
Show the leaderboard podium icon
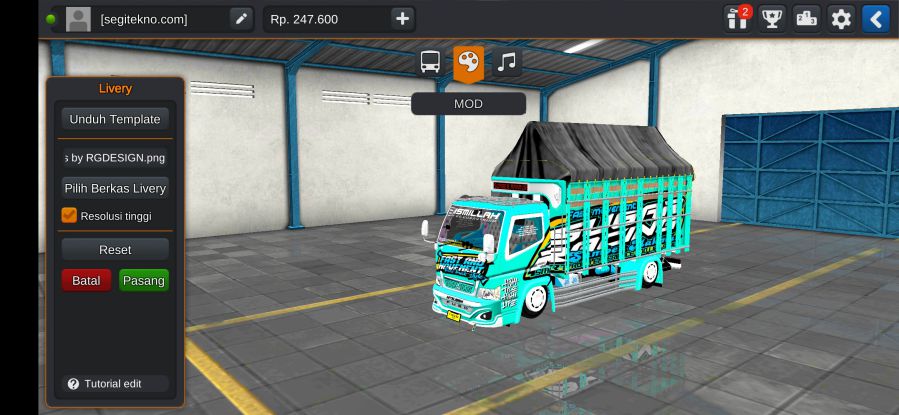click(x=806, y=19)
